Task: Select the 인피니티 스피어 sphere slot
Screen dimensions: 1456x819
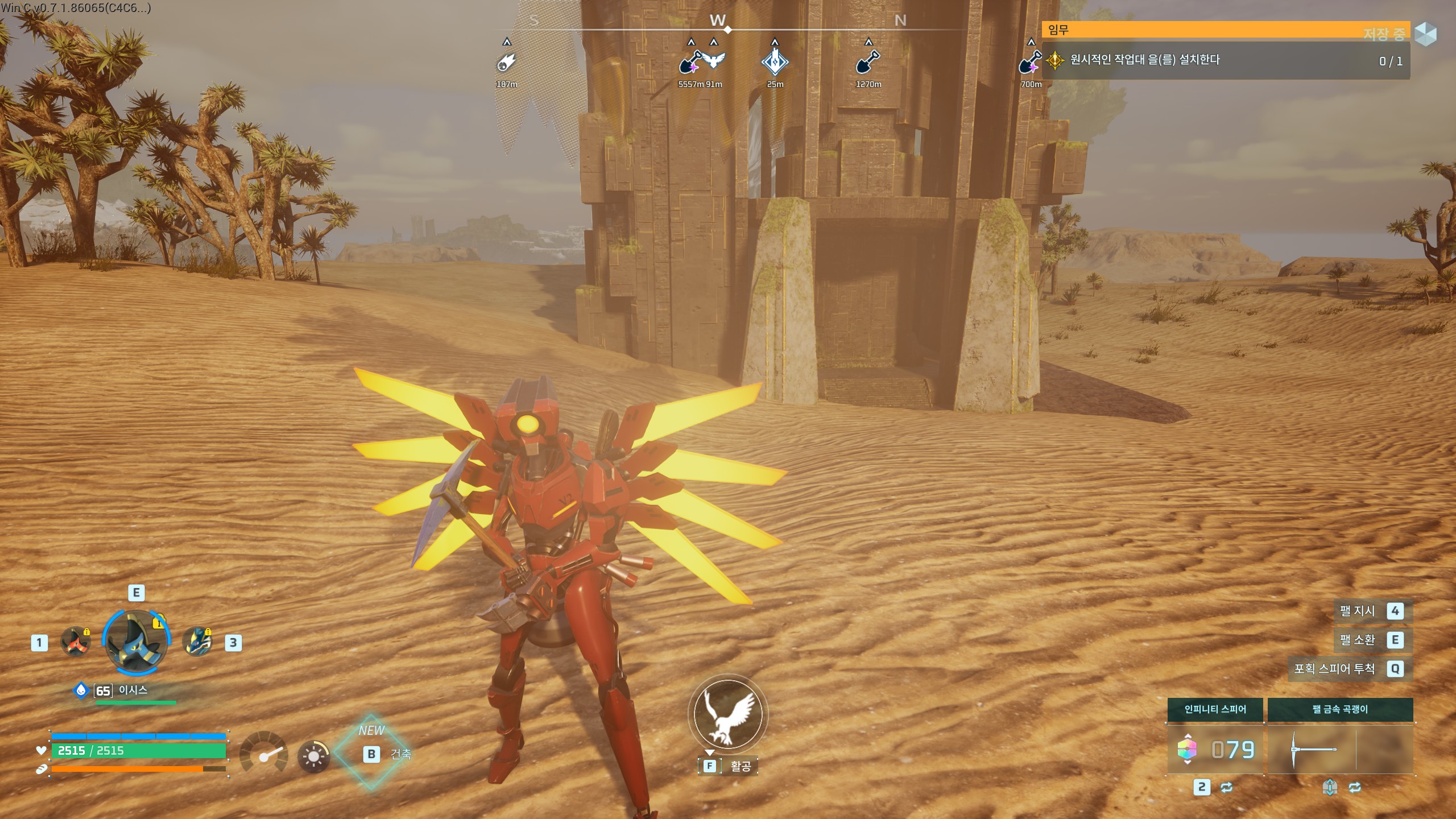Action: (x=1215, y=749)
